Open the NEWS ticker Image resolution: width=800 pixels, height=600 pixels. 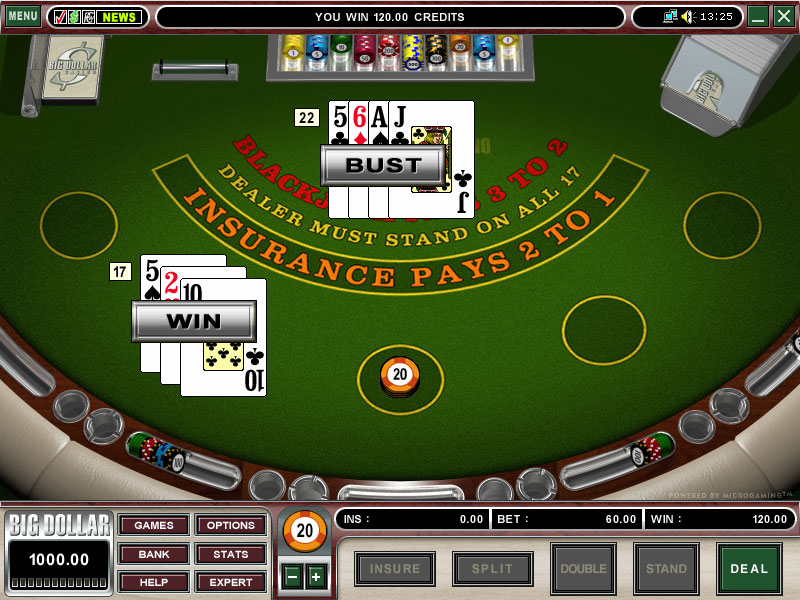tap(120, 17)
